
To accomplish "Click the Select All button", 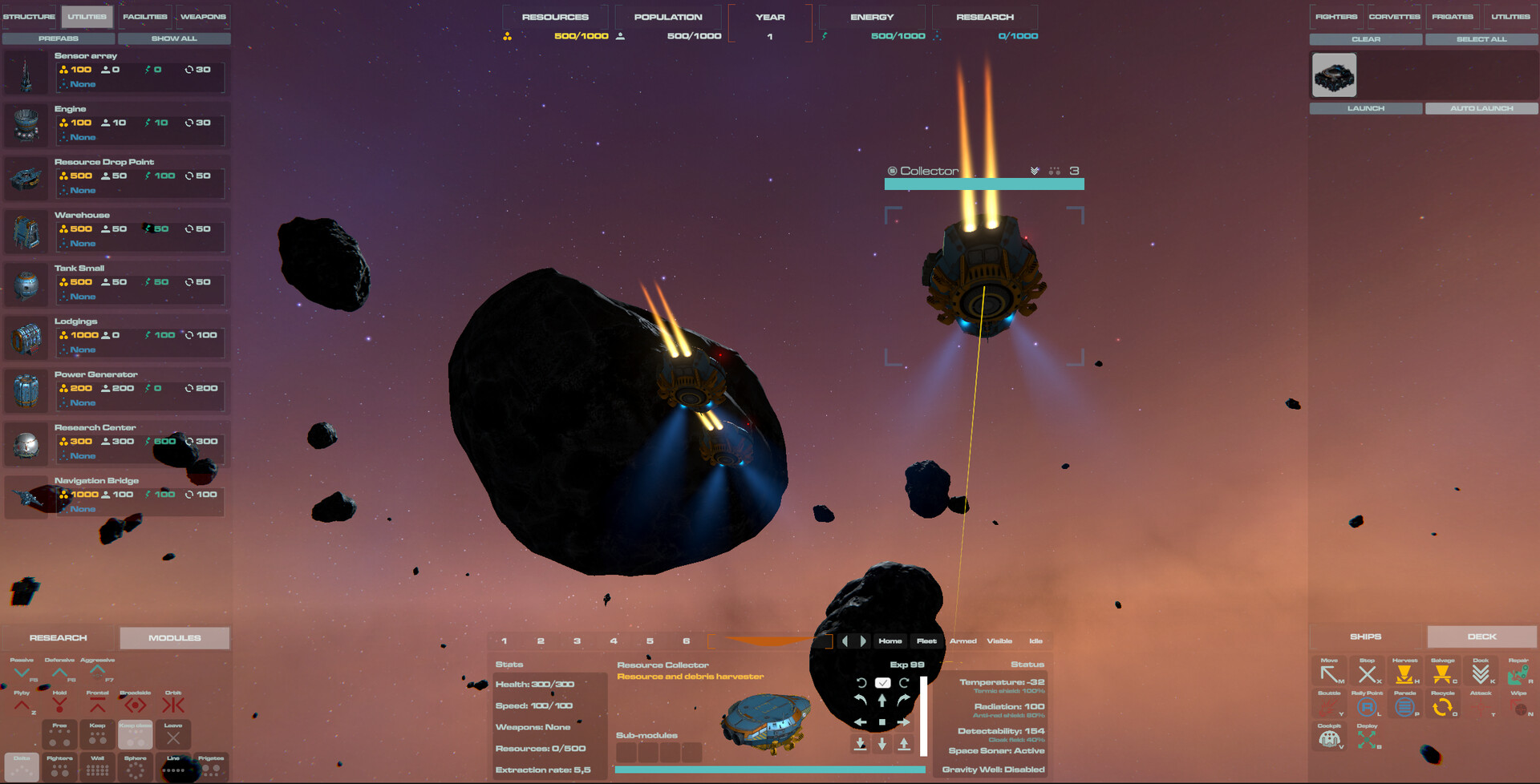I will 1481,38.
